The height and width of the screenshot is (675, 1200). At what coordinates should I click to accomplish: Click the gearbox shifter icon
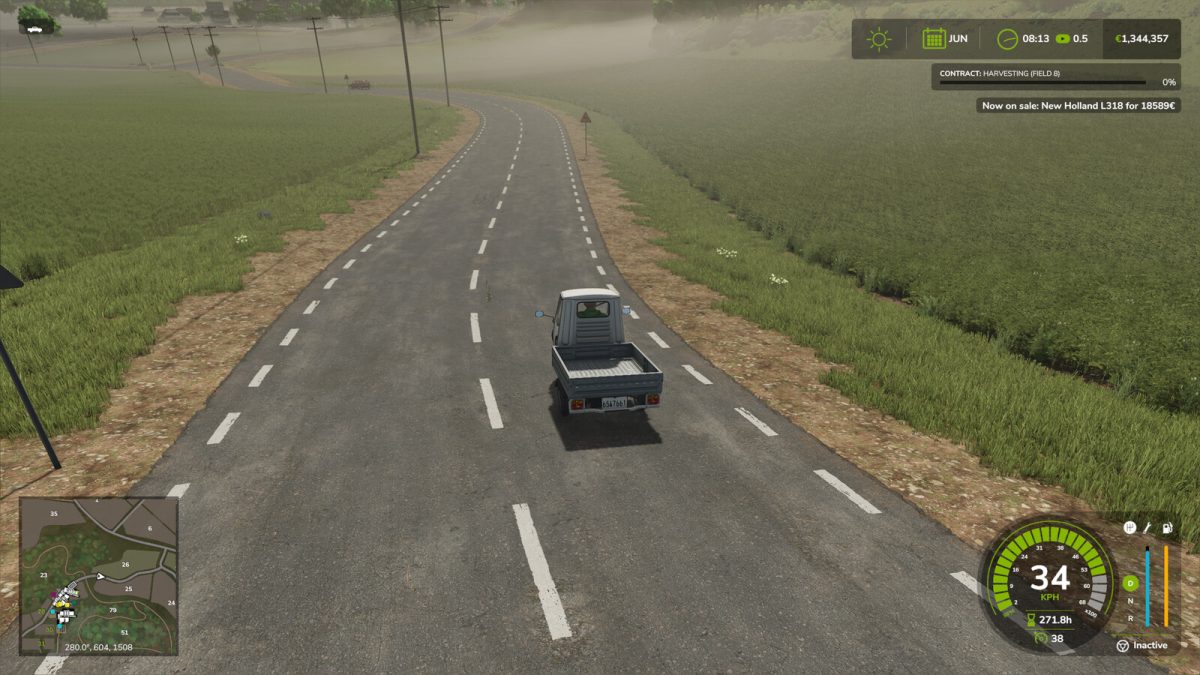tap(1130, 527)
